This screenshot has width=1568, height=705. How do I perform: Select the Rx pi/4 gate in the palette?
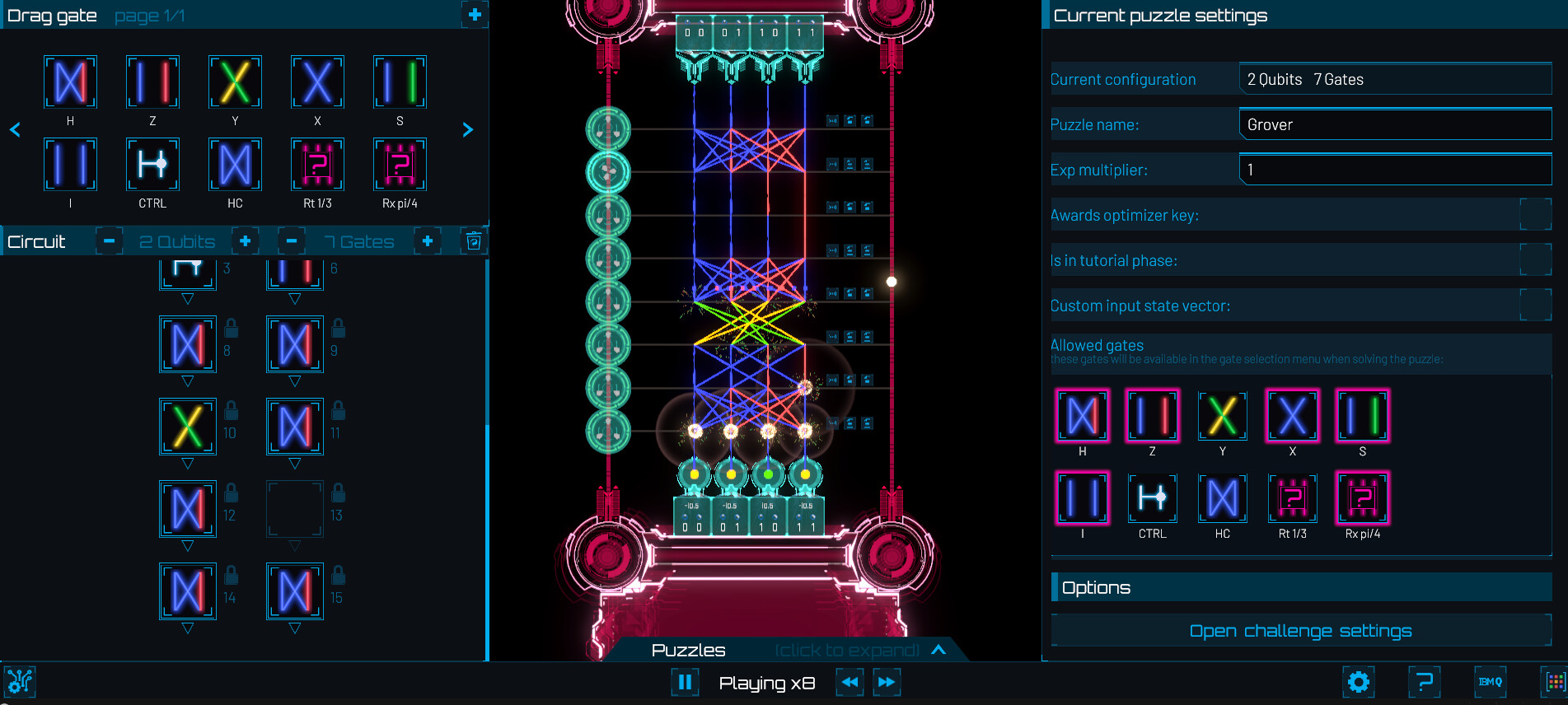[399, 165]
